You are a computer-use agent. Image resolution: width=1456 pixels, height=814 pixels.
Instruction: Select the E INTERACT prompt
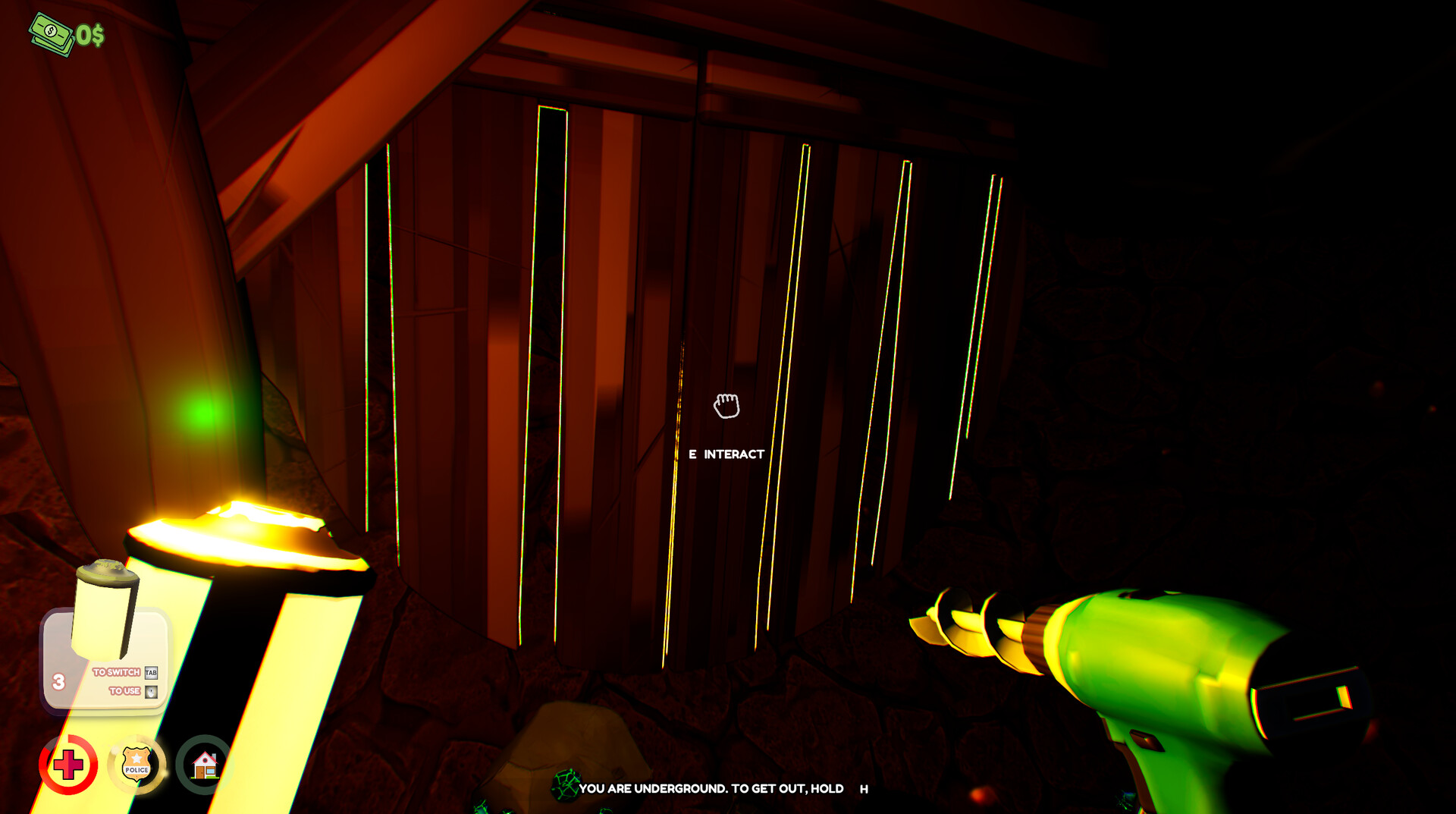[725, 454]
